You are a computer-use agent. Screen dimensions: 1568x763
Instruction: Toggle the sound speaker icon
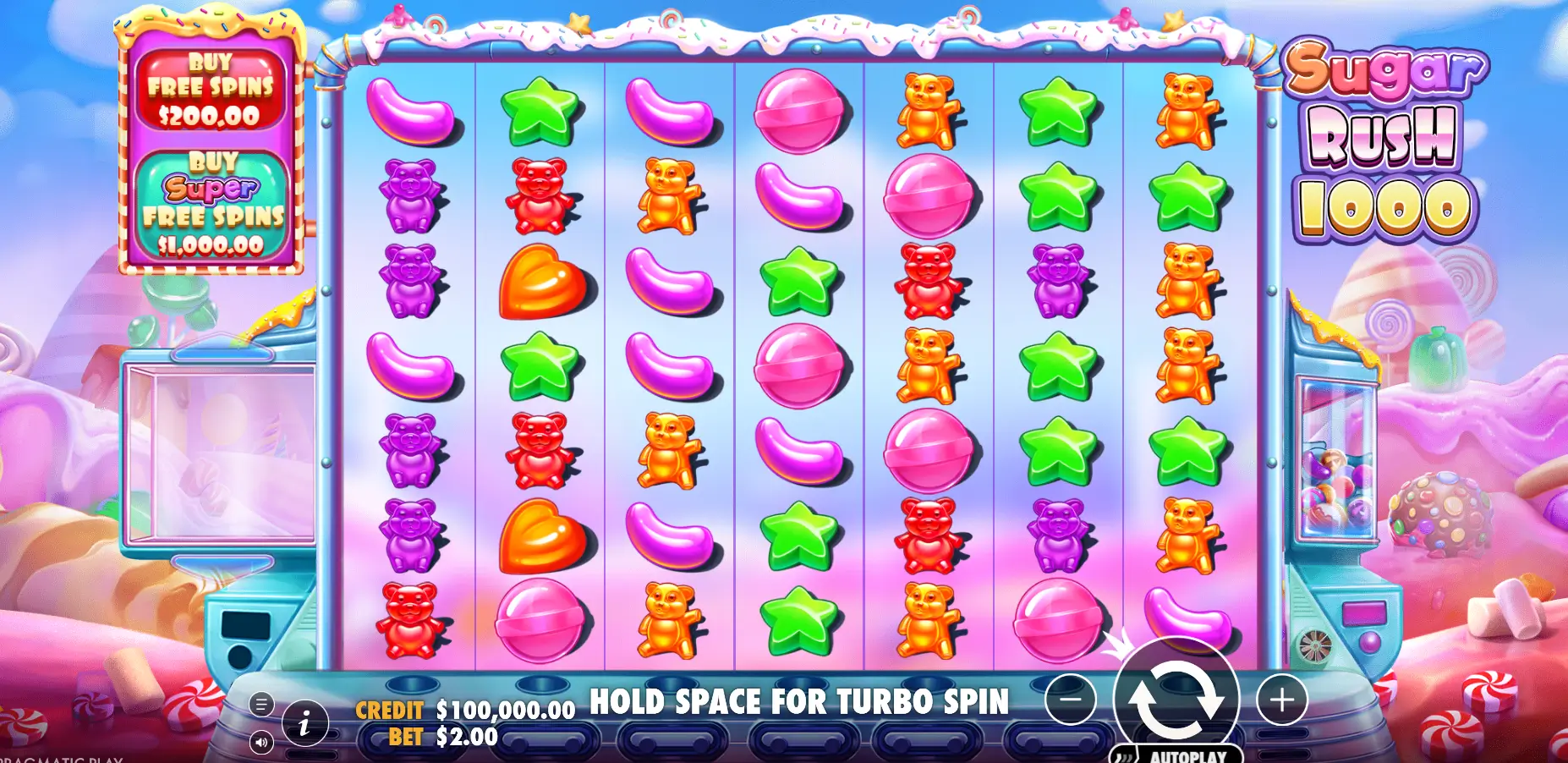tap(261, 743)
